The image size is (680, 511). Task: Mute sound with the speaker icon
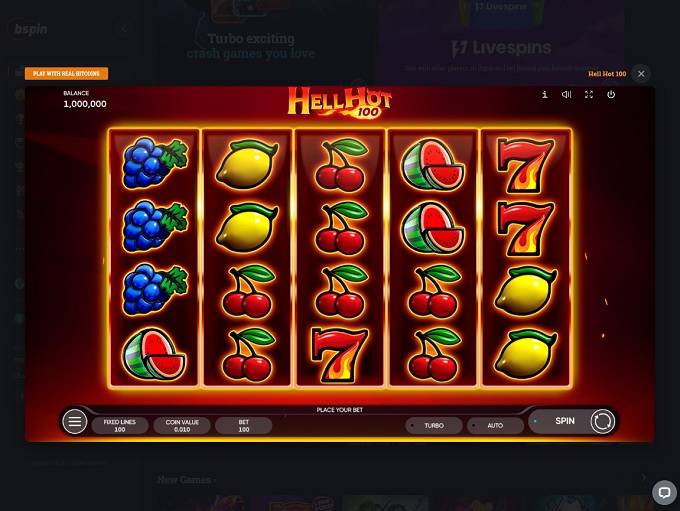566,95
